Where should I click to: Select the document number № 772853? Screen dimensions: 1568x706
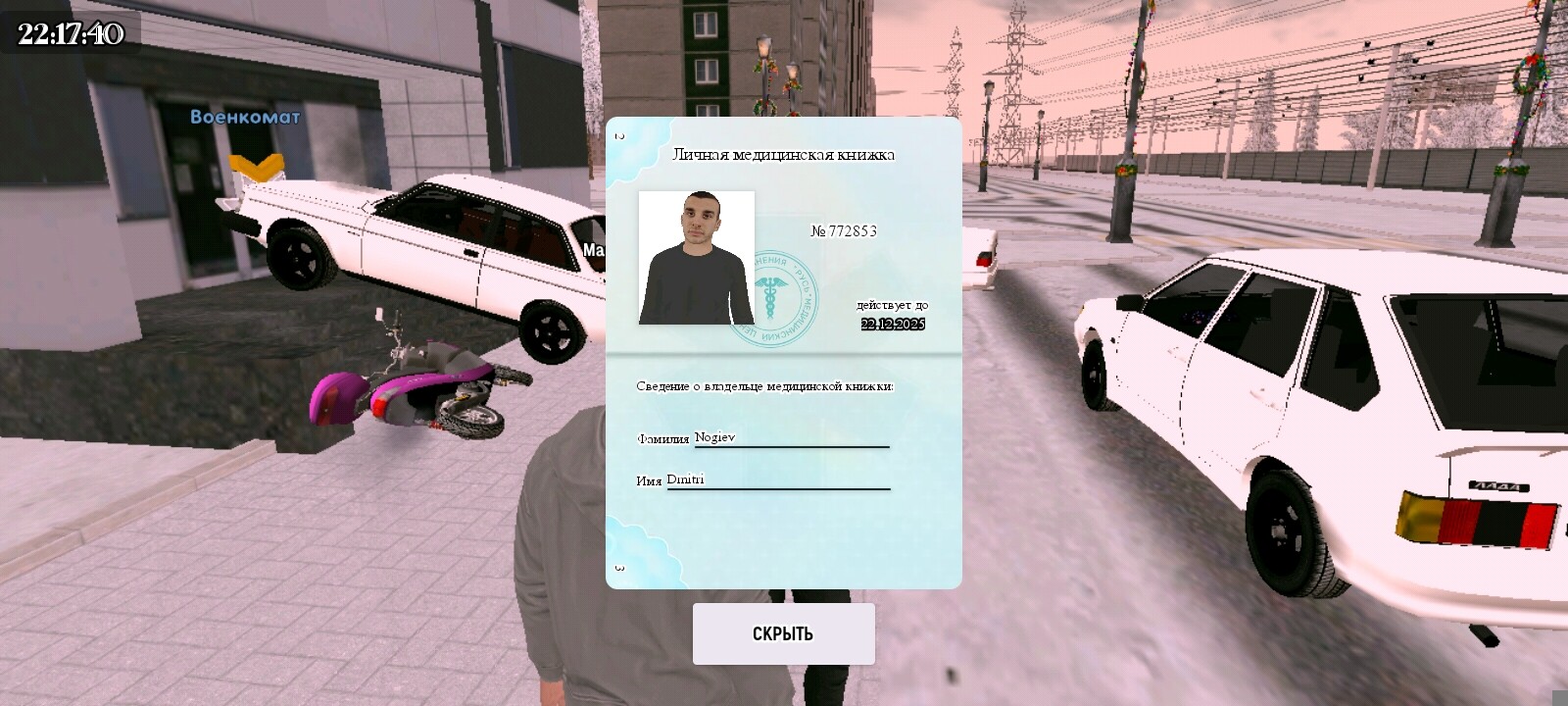[x=846, y=231]
